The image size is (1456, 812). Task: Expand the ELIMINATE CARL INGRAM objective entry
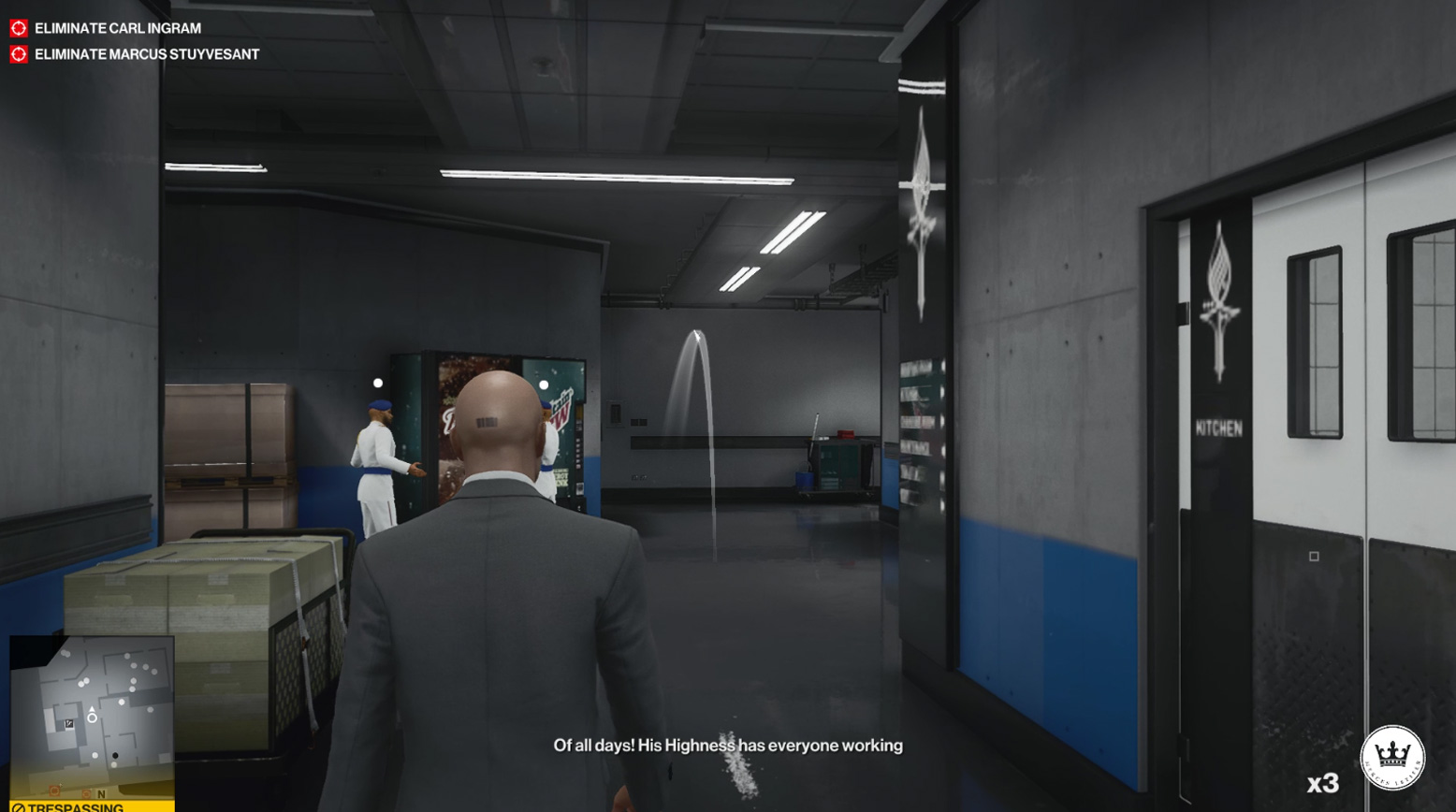click(115, 28)
